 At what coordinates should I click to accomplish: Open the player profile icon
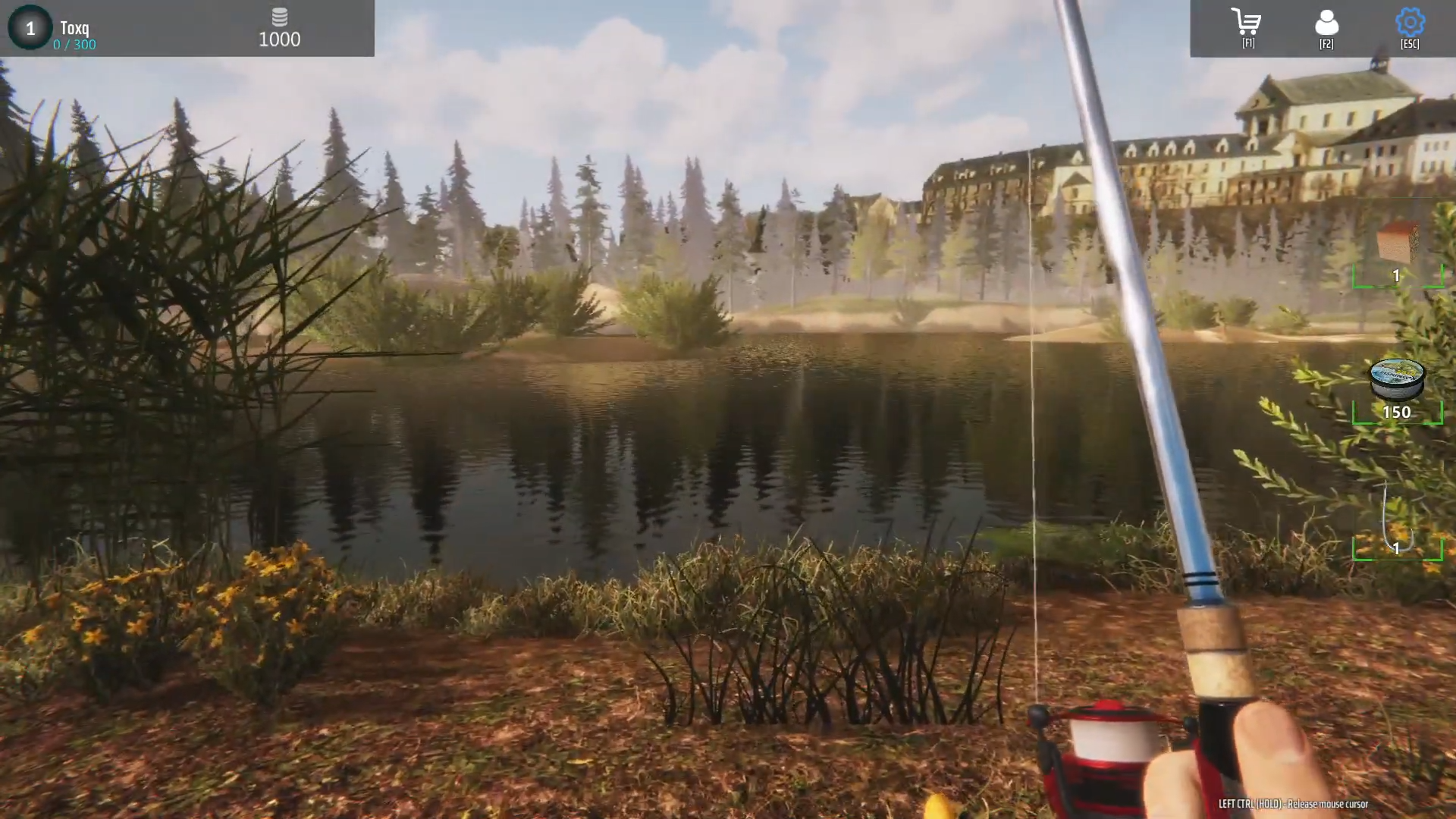point(1326,24)
